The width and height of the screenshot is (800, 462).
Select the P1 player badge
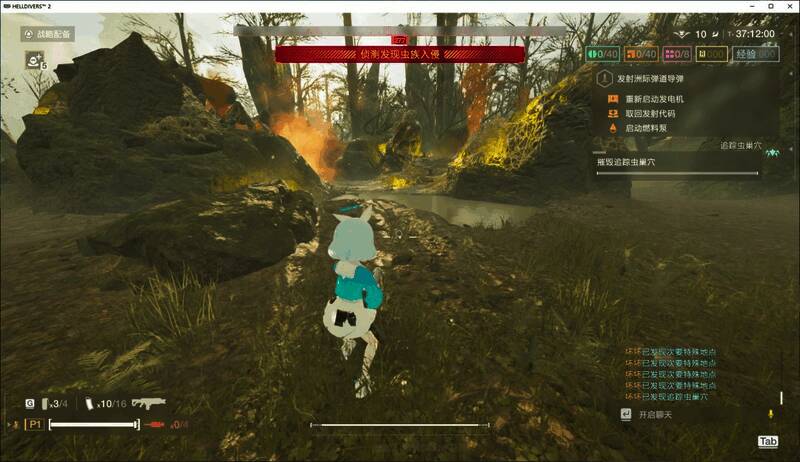click(x=34, y=425)
